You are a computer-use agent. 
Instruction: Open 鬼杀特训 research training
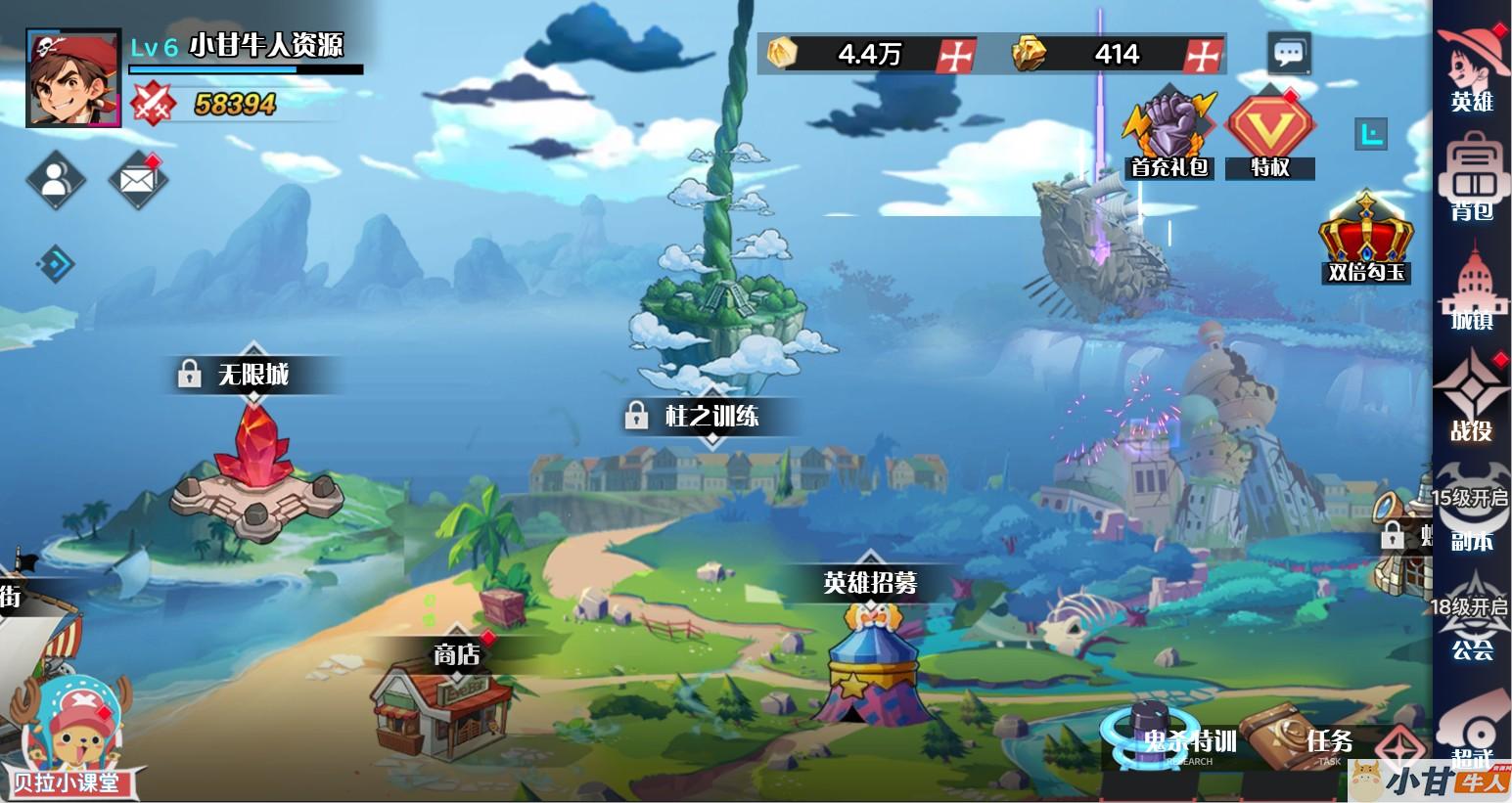[1169, 740]
